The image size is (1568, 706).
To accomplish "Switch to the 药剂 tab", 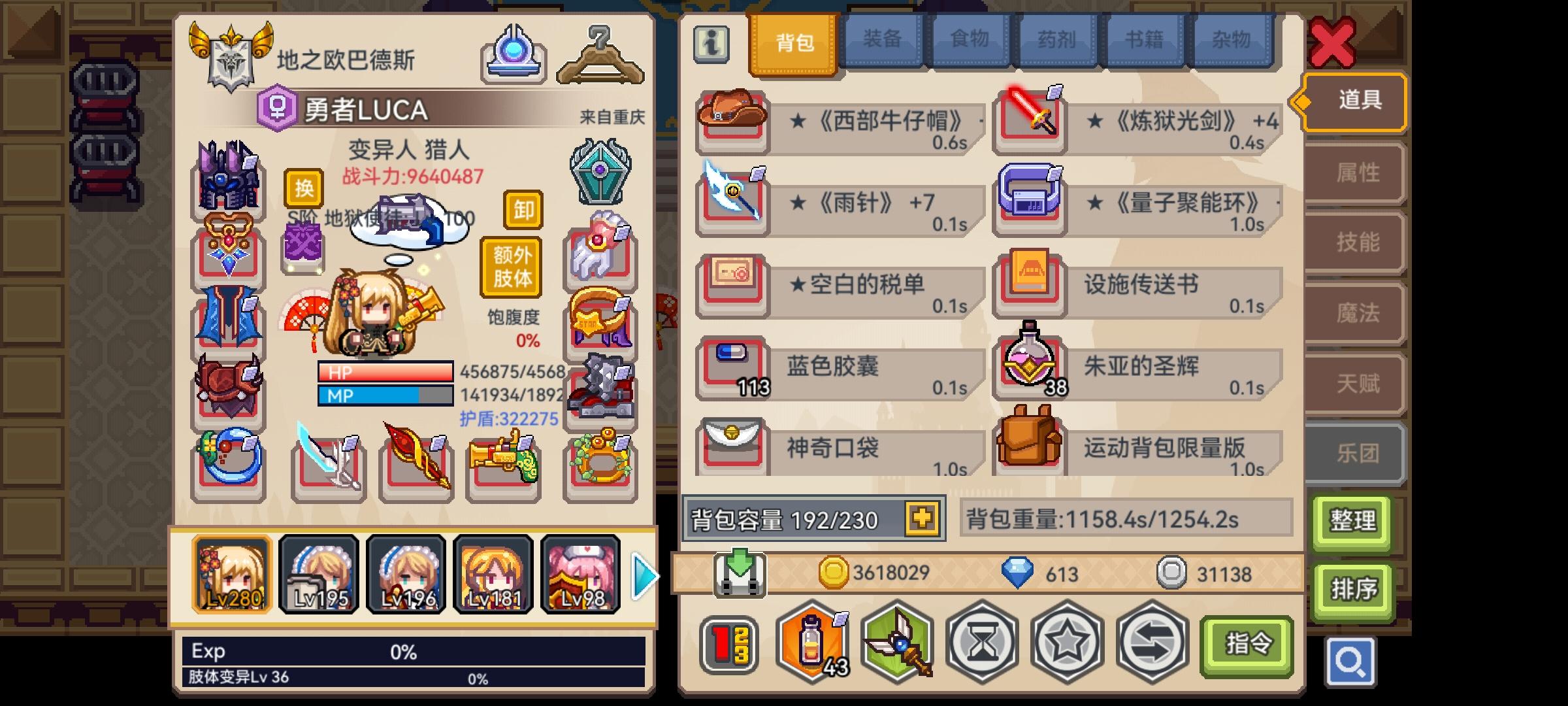I will coord(1056,41).
